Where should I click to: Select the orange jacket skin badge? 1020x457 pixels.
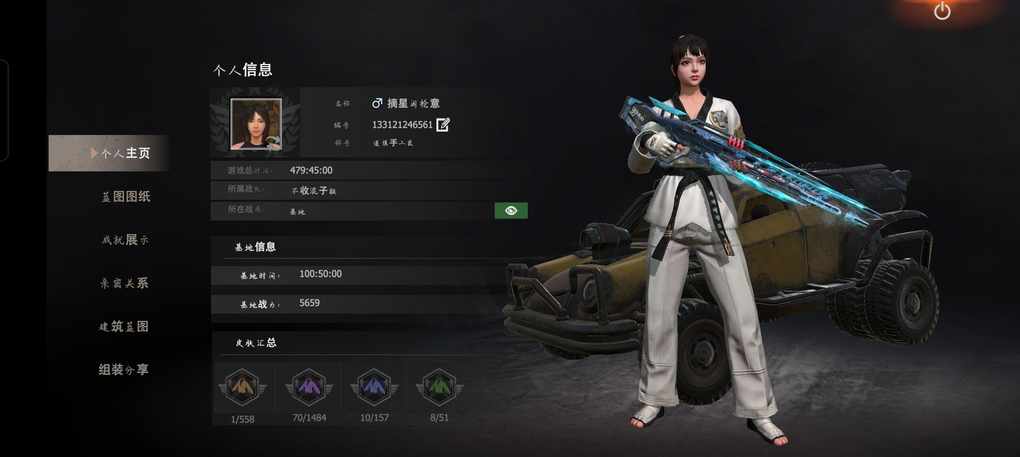(241, 387)
